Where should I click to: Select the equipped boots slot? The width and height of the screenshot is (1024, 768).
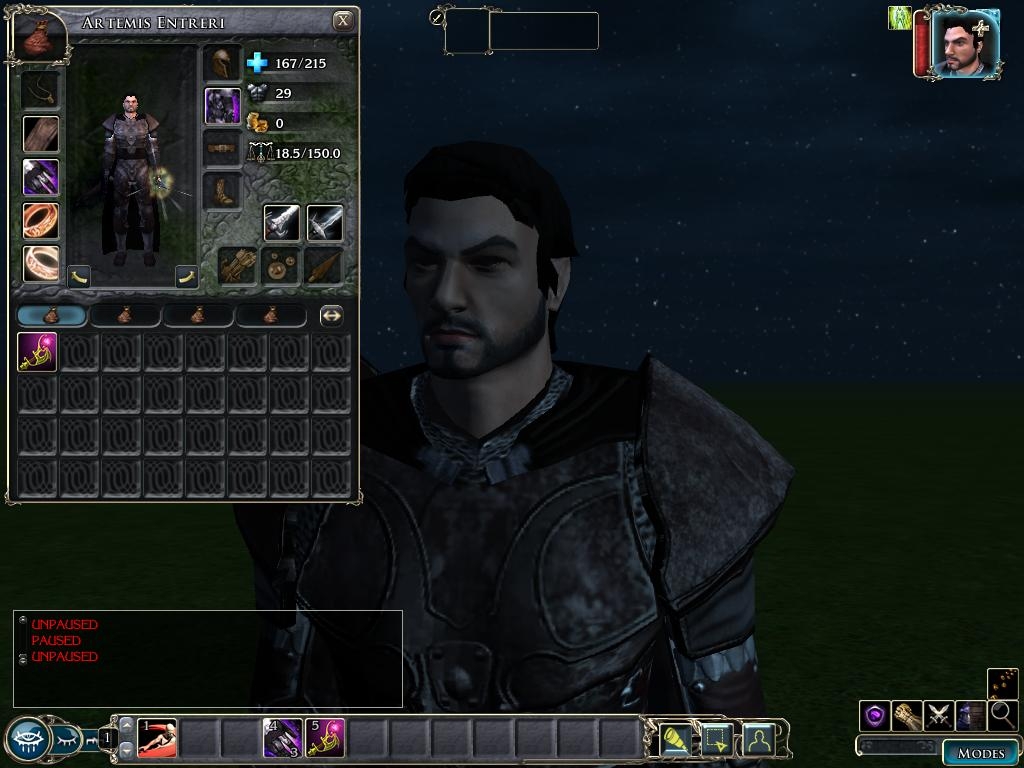[222, 190]
